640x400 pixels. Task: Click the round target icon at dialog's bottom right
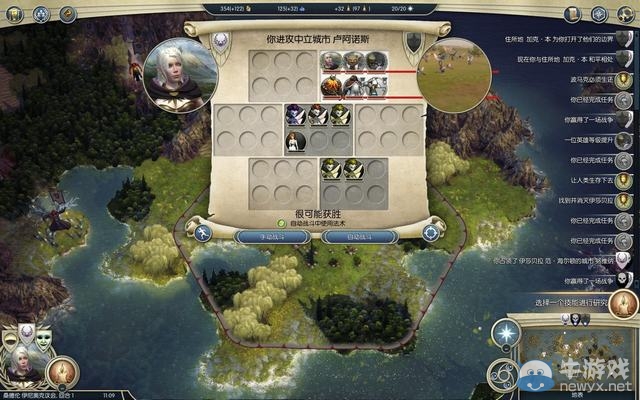(x=431, y=233)
